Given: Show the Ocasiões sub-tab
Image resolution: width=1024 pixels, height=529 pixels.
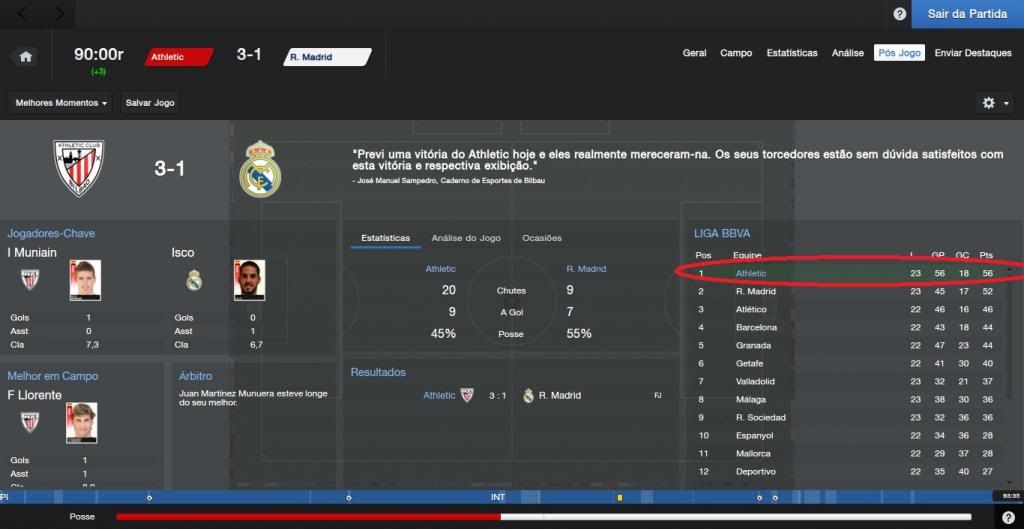Looking at the screenshot, I should click(x=542, y=238).
